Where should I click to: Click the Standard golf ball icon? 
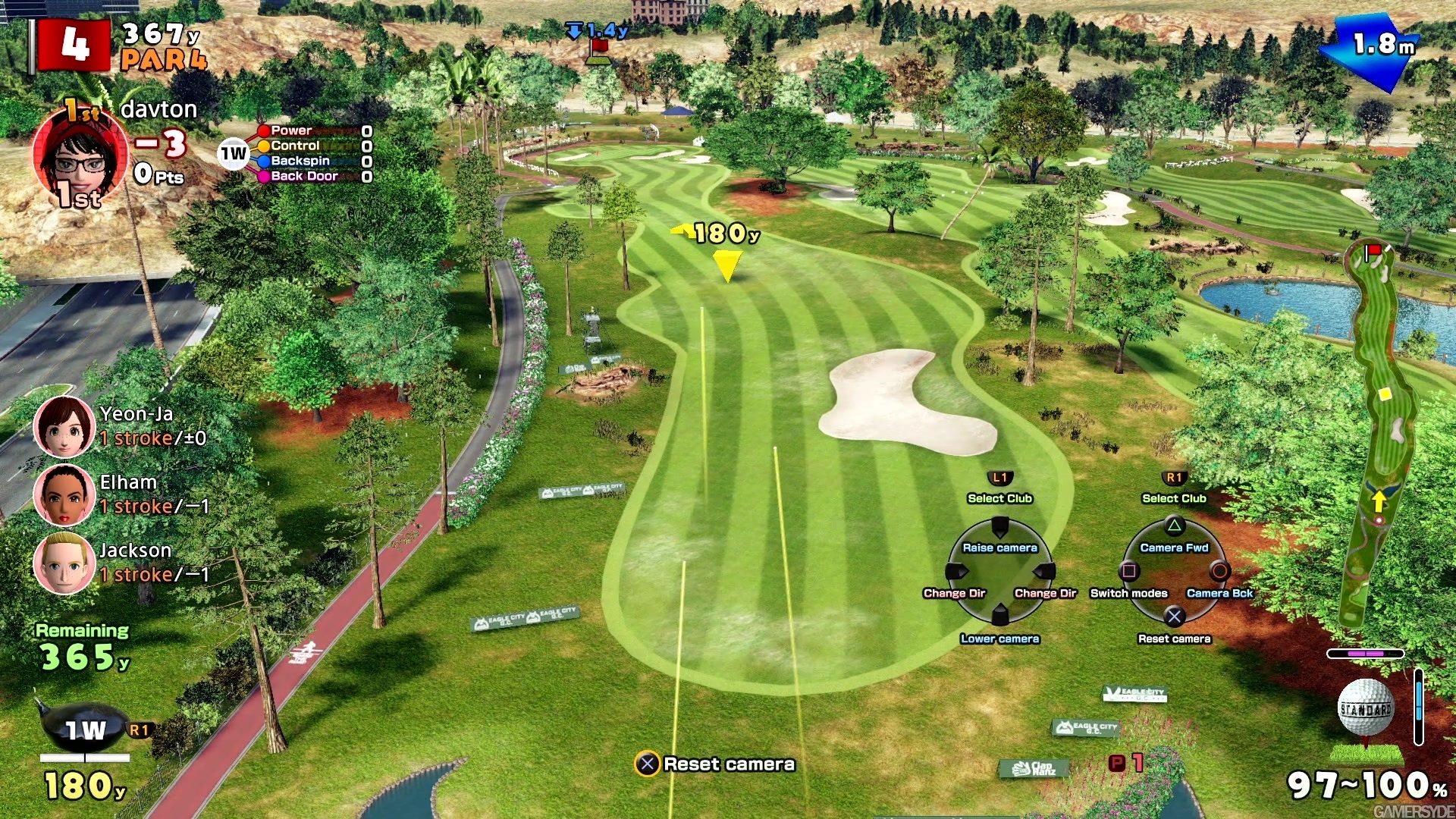[x=1365, y=708]
